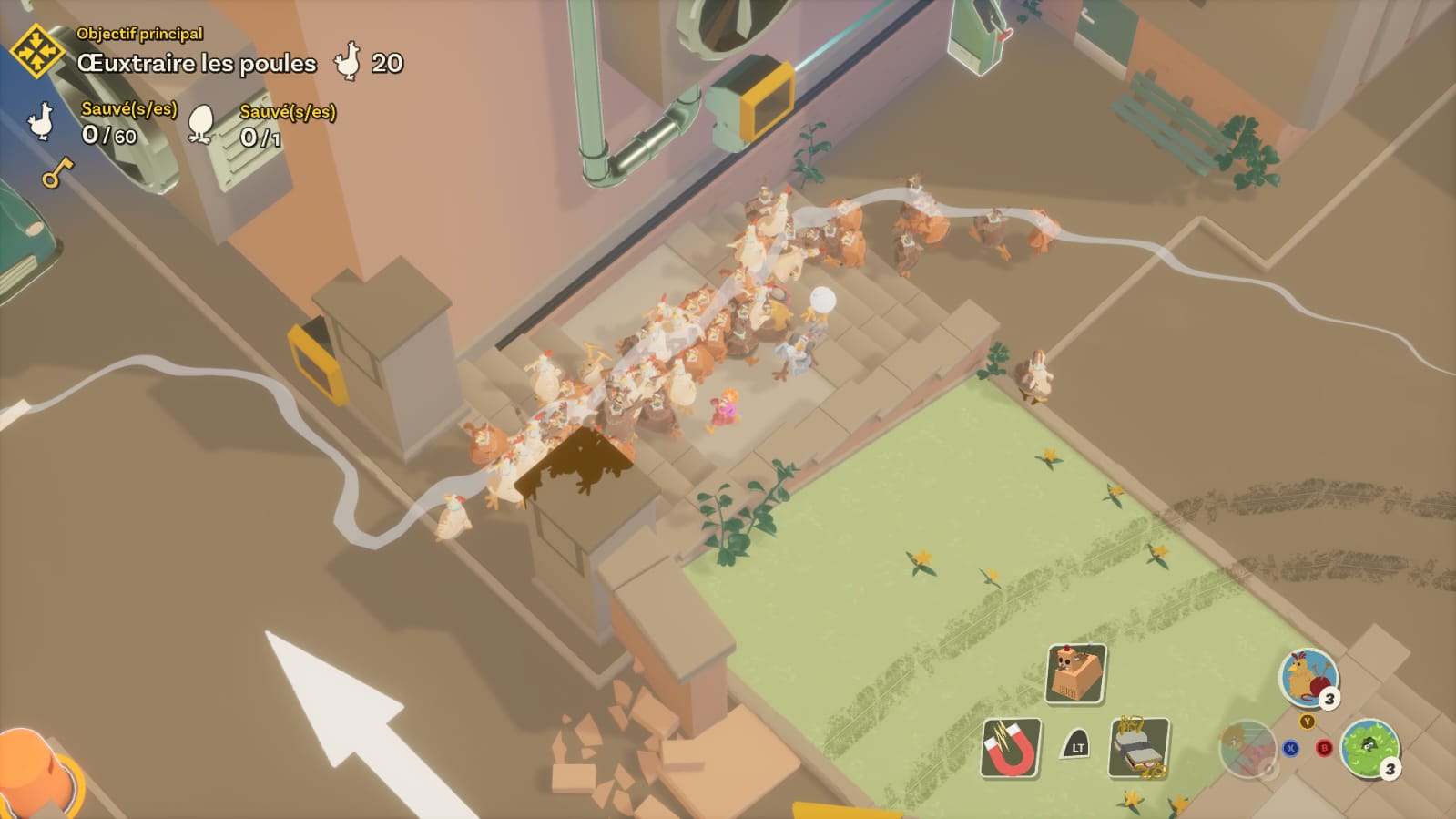Use the green bush hiding ability

point(1369,749)
